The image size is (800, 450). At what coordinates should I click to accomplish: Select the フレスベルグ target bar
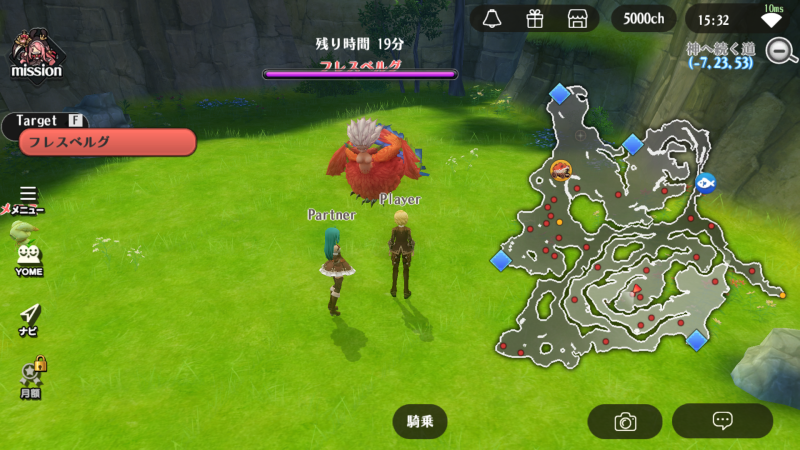(106, 142)
